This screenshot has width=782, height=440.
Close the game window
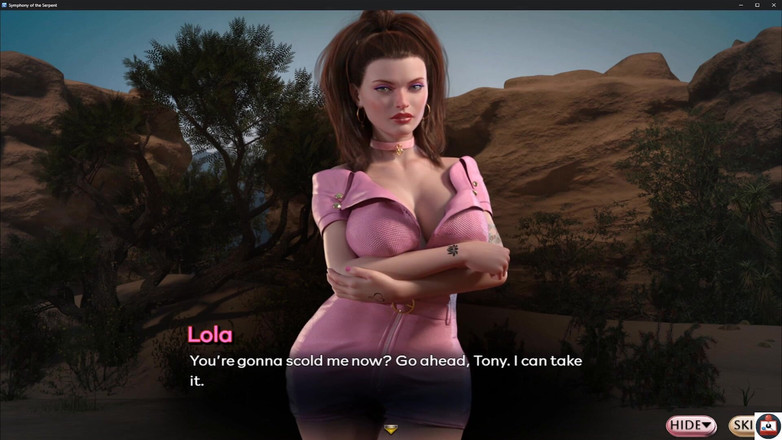tap(772, 5)
